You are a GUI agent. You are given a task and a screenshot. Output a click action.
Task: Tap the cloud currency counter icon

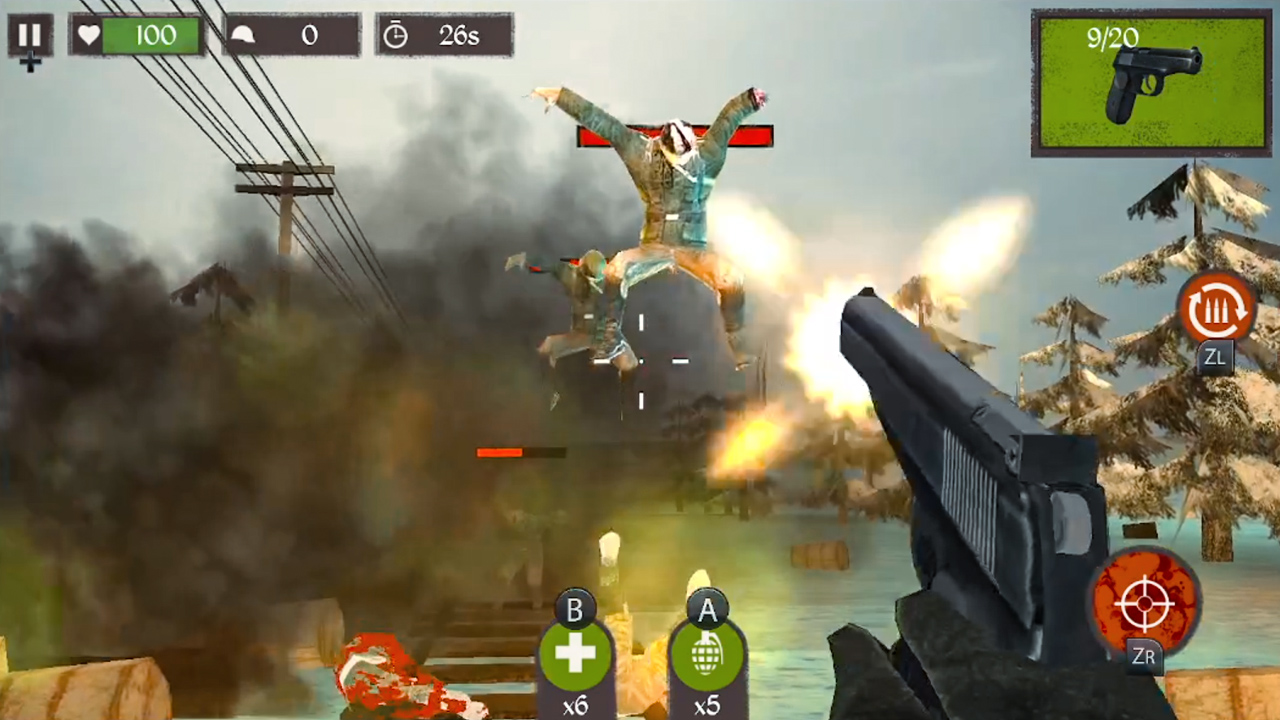pos(243,35)
